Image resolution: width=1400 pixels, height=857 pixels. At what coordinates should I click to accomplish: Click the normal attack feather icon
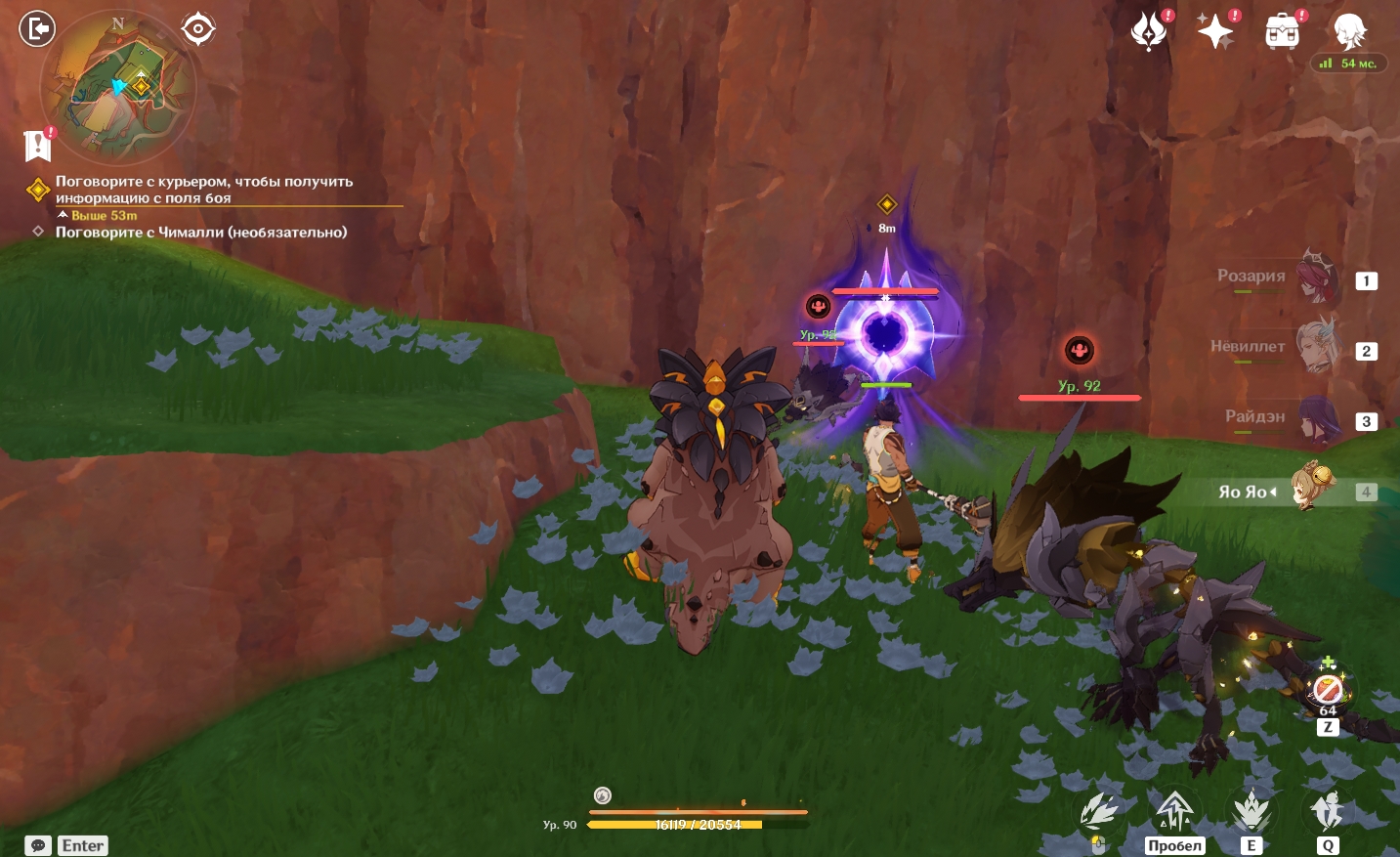coord(1098,813)
